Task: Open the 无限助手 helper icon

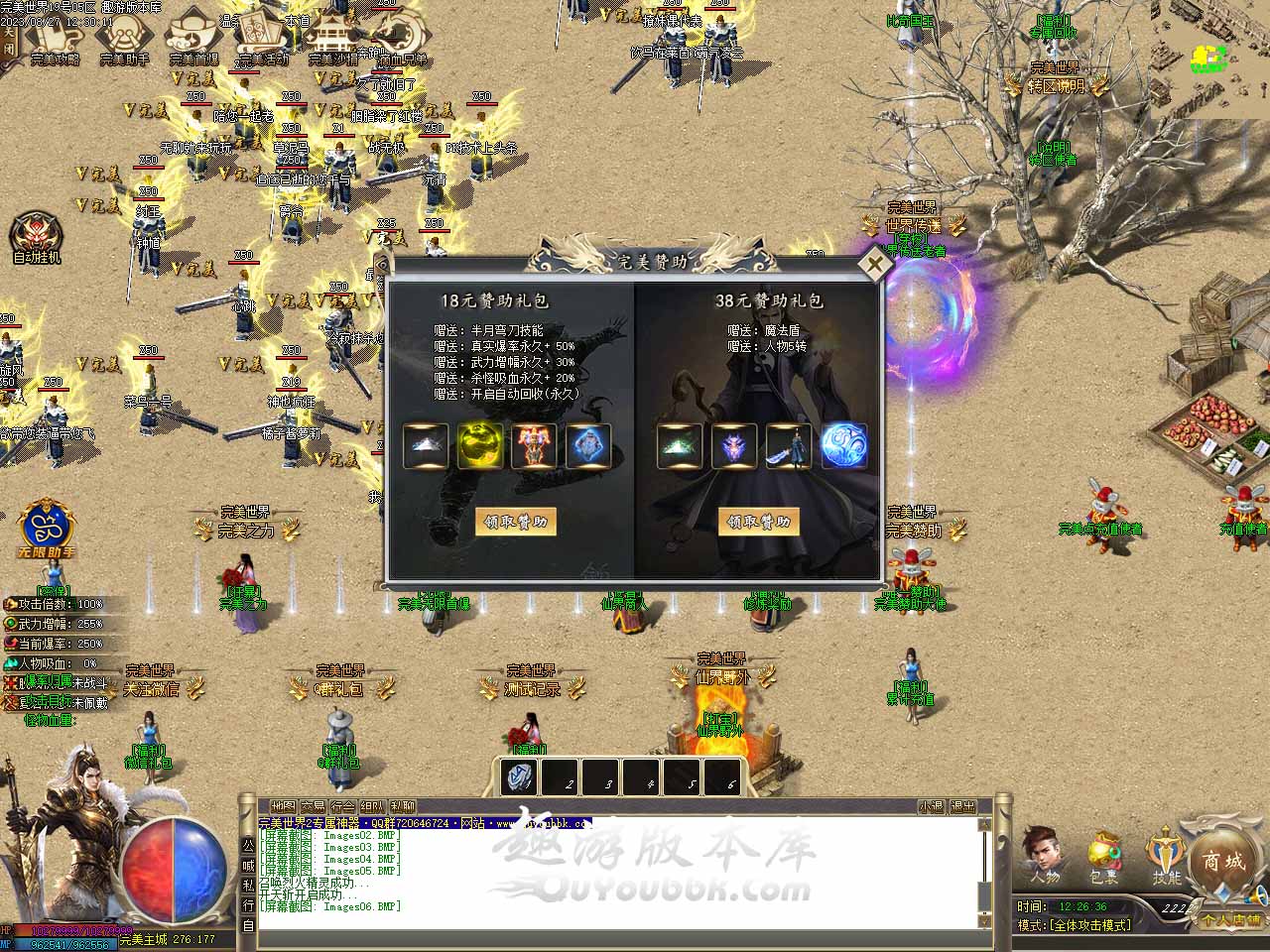Action: click(45, 528)
